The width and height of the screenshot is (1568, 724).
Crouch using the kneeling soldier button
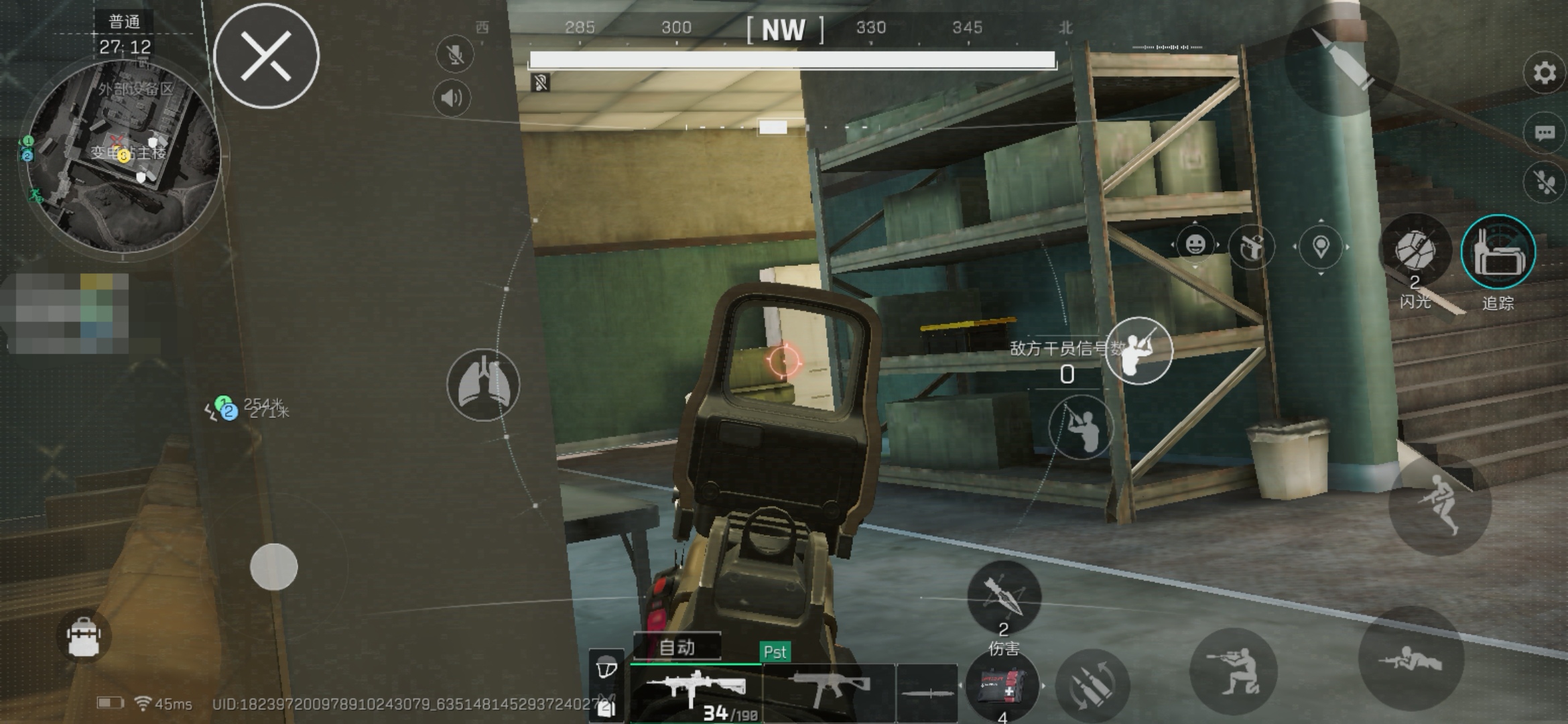1233,670
